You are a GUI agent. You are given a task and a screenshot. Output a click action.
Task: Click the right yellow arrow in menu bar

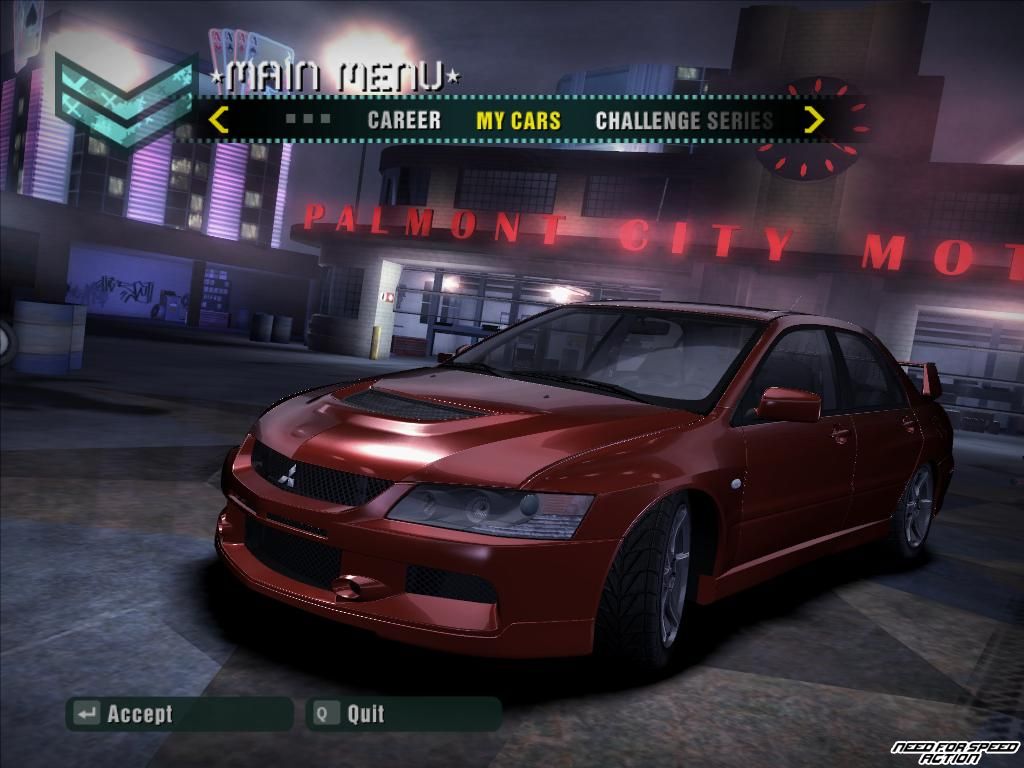pos(814,120)
